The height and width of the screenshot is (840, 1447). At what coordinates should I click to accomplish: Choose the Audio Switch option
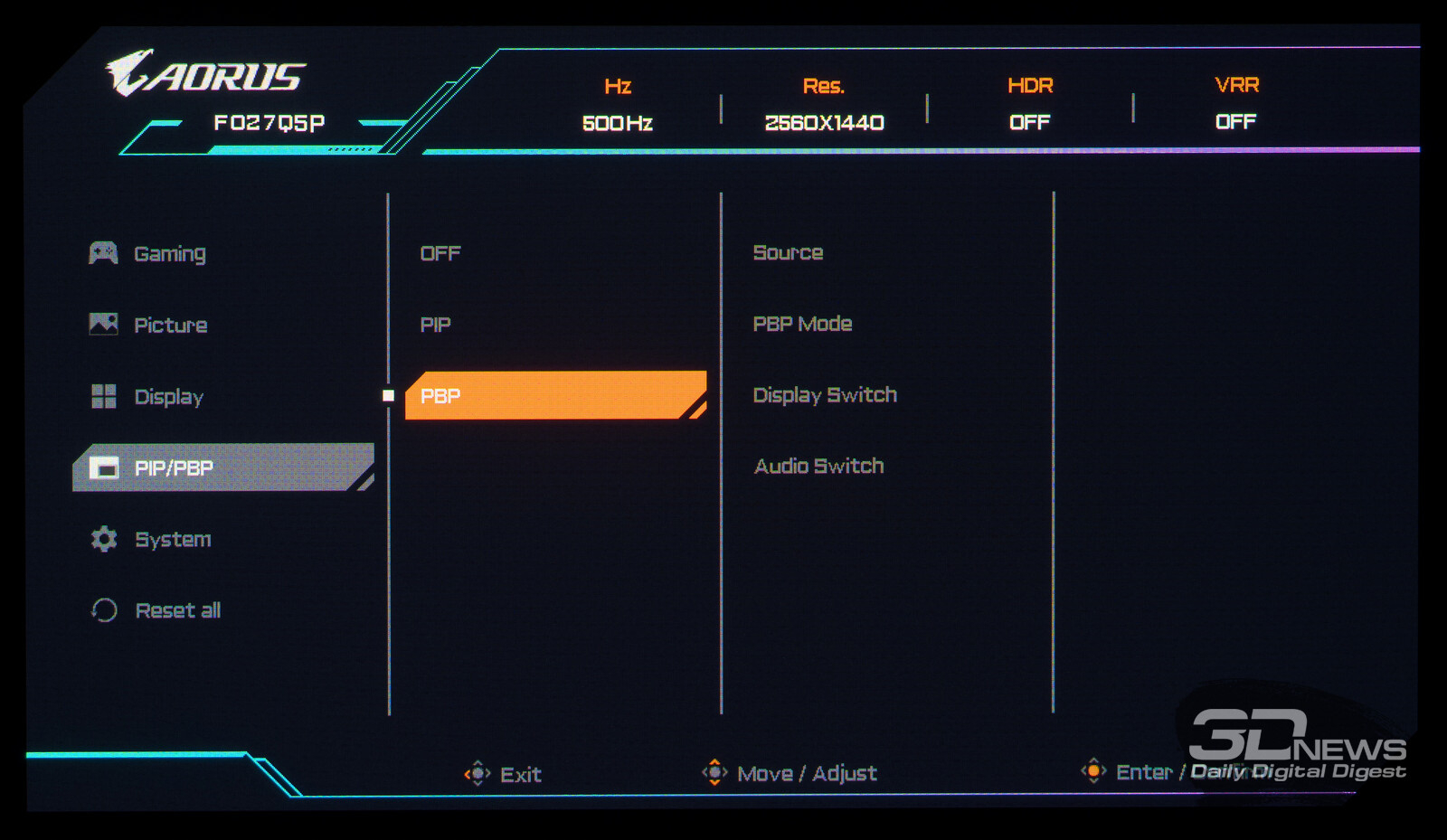[818, 466]
